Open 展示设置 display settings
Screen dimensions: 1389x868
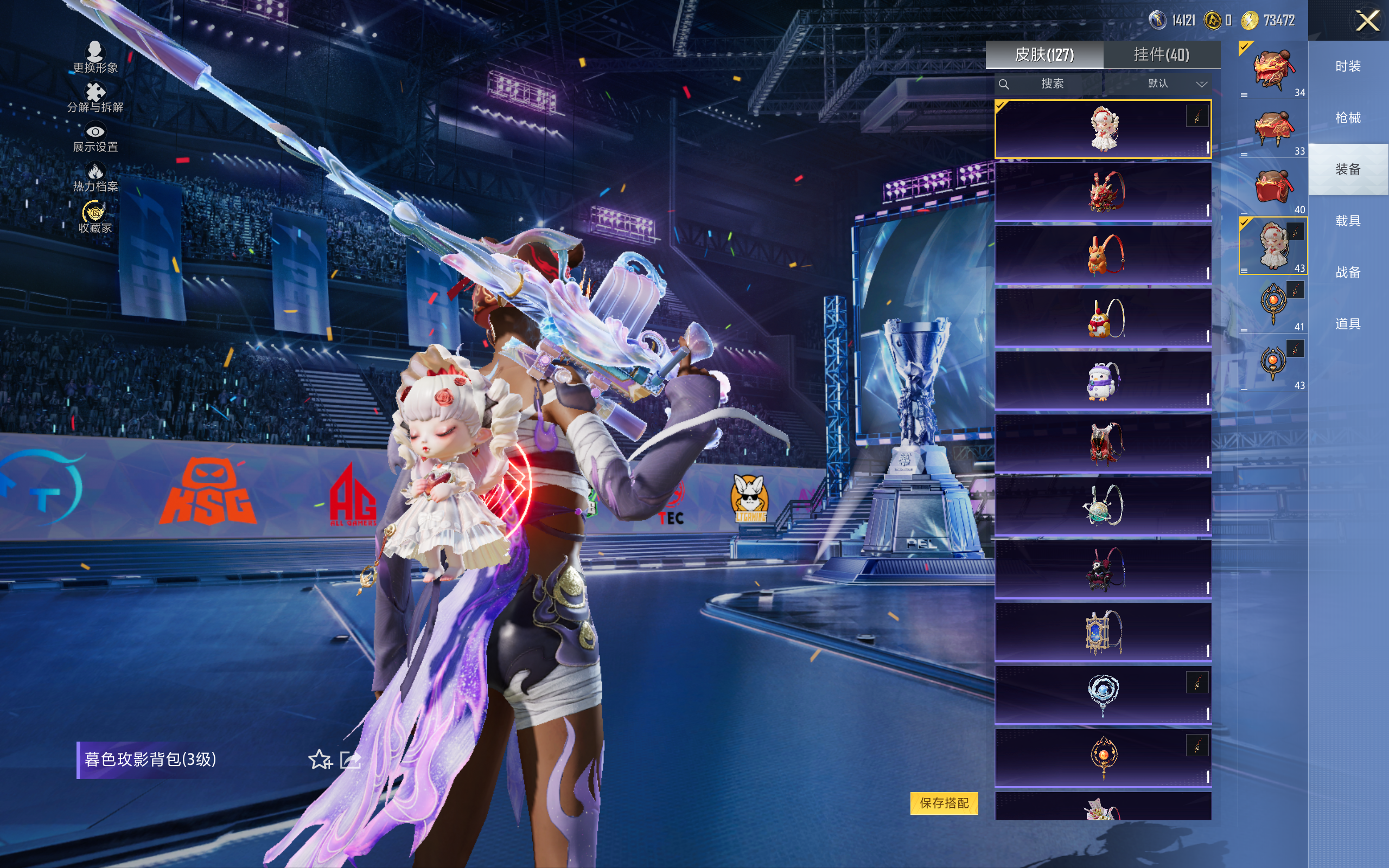point(95,138)
